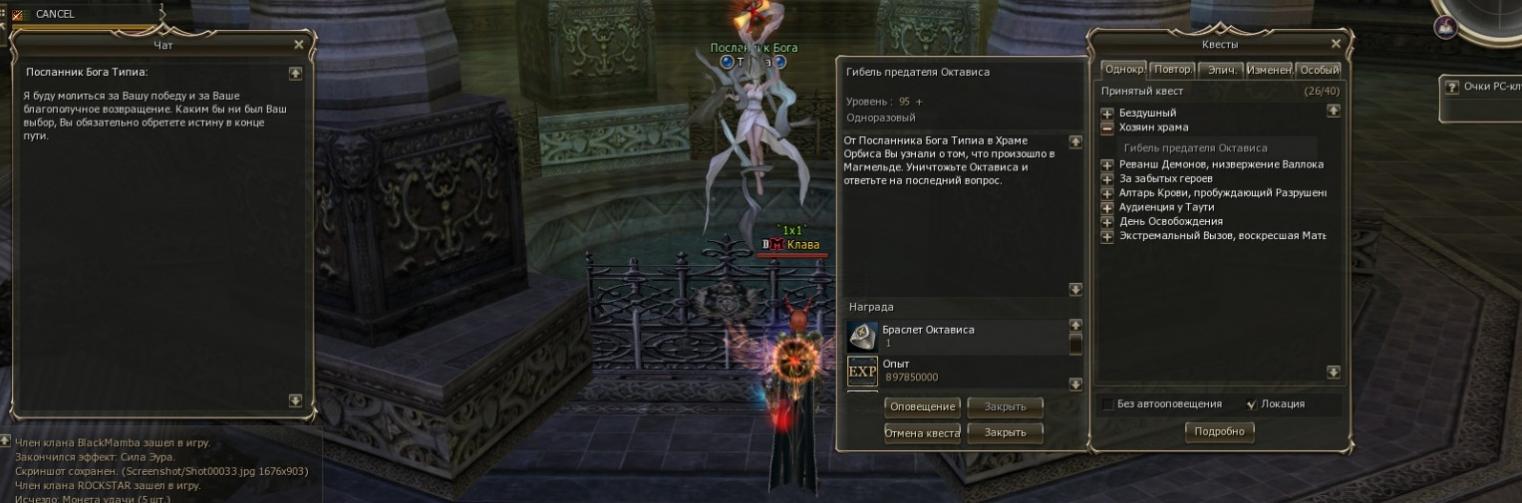Expand the День Освобождения quest
This screenshot has width=1522, height=503.
click(x=1107, y=222)
